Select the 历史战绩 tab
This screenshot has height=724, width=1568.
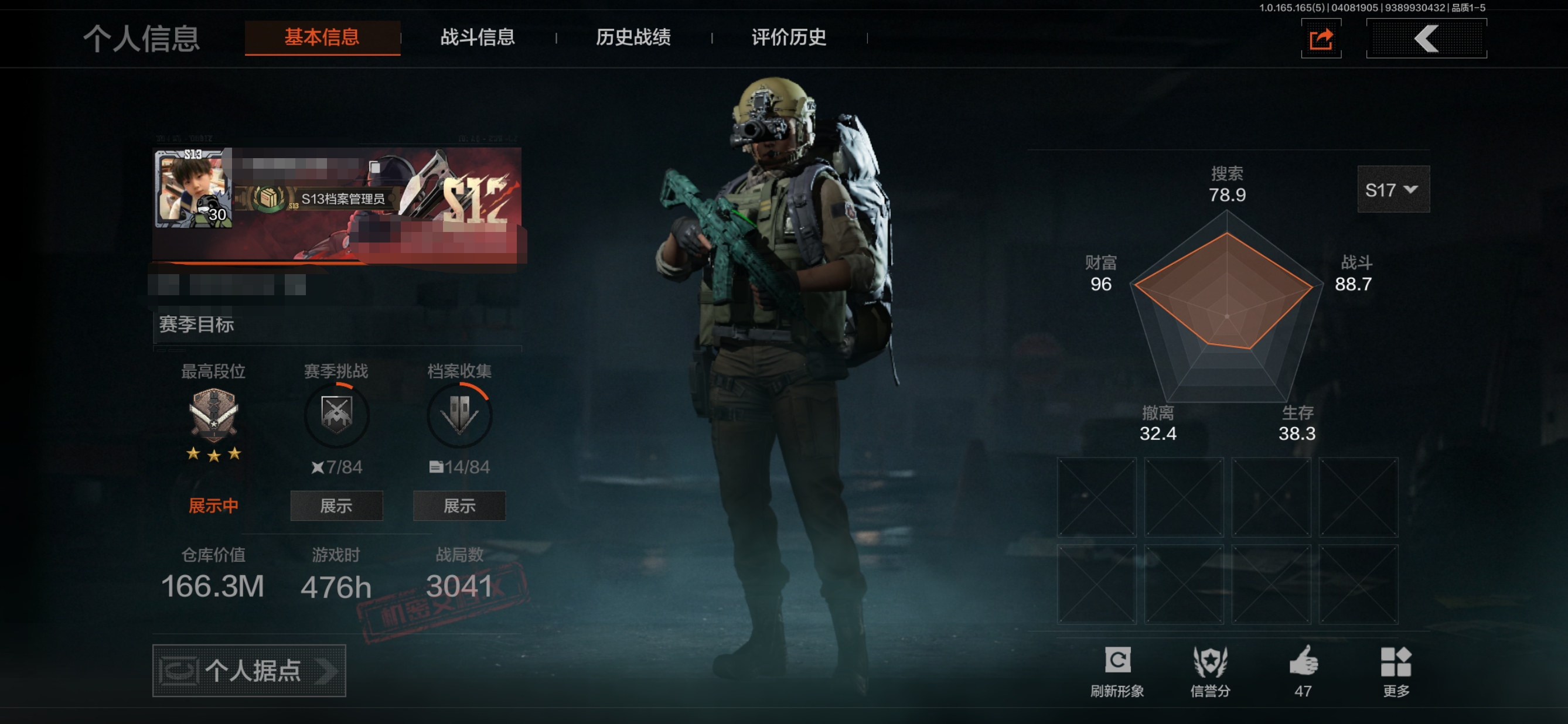(633, 37)
